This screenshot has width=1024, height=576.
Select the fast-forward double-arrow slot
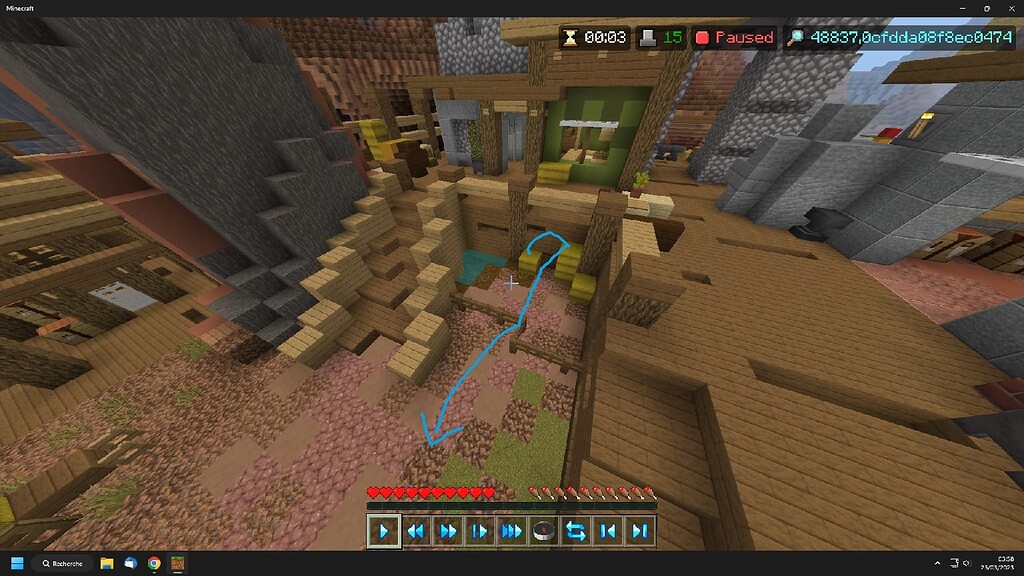(x=448, y=531)
